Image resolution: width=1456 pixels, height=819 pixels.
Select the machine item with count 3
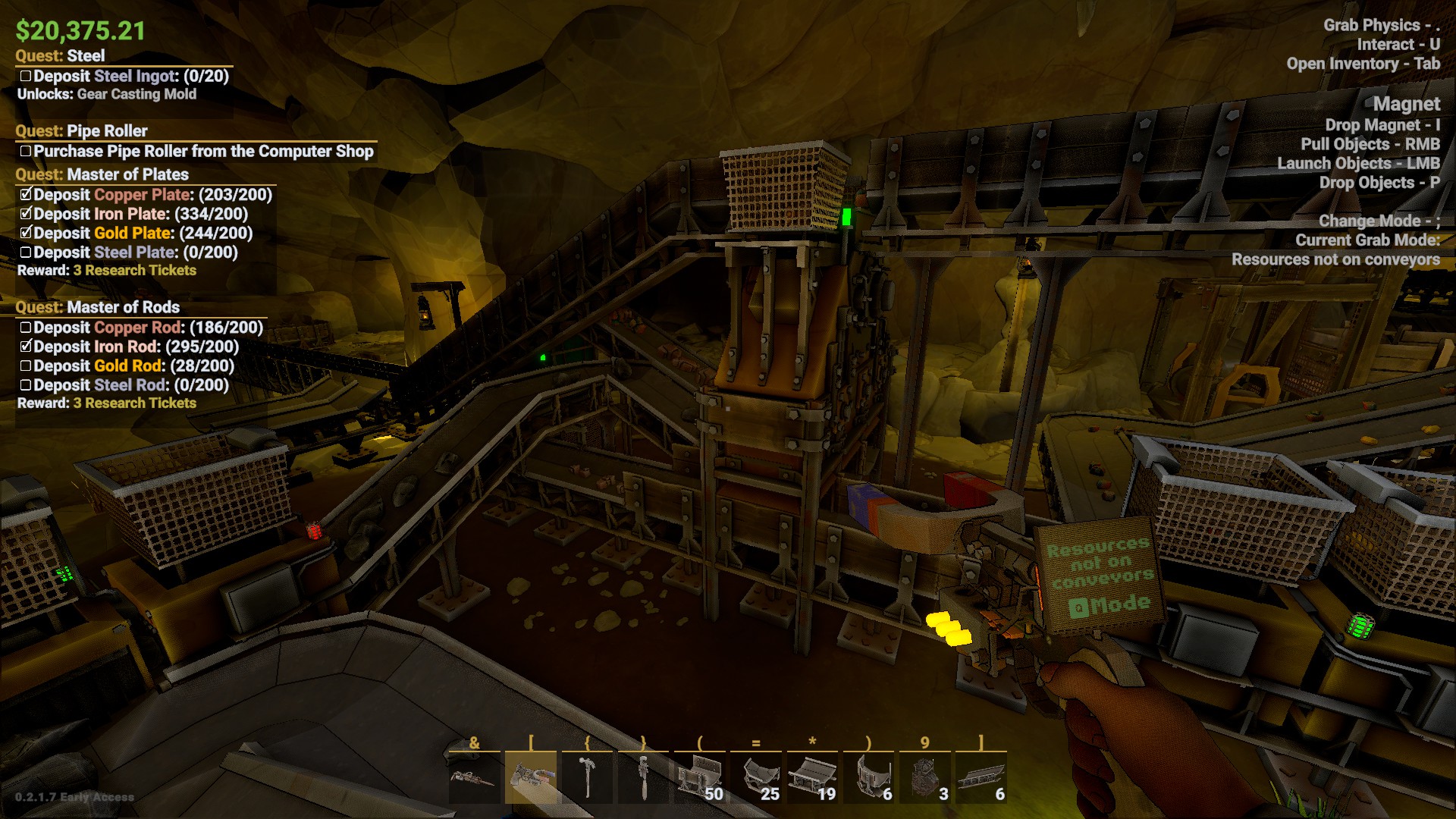[924, 778]
